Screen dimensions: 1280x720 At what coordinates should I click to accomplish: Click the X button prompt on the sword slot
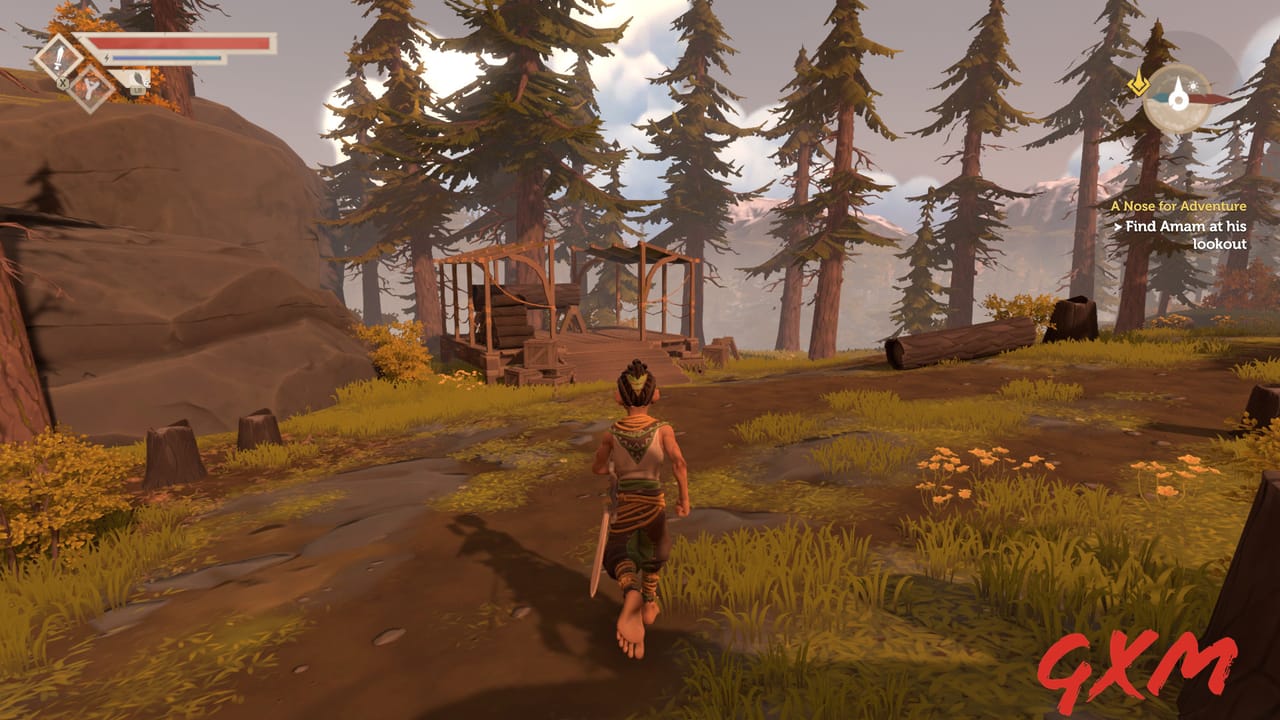click(x=63, y=83)
